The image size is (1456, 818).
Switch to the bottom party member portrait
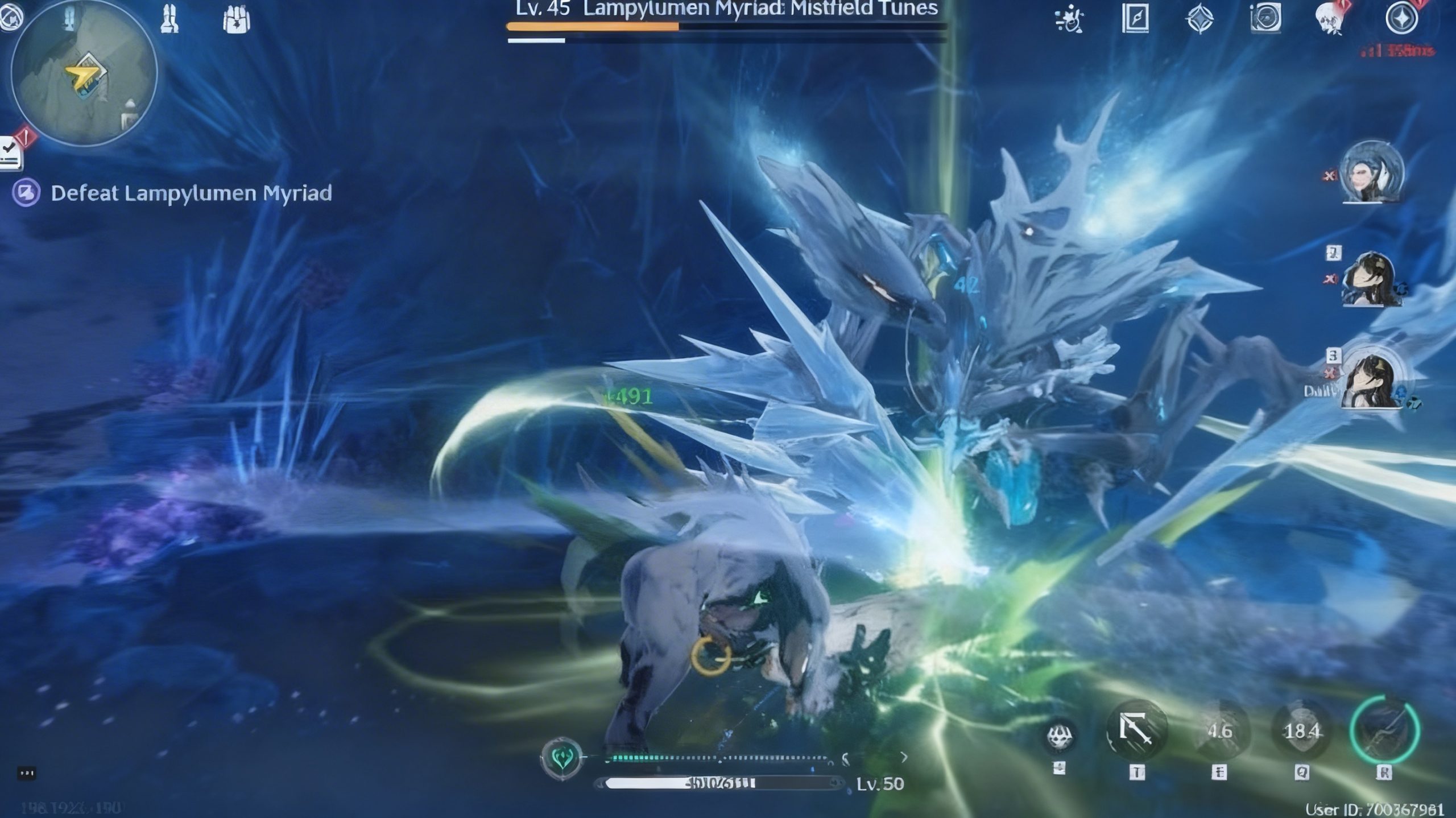[1371, 378]
